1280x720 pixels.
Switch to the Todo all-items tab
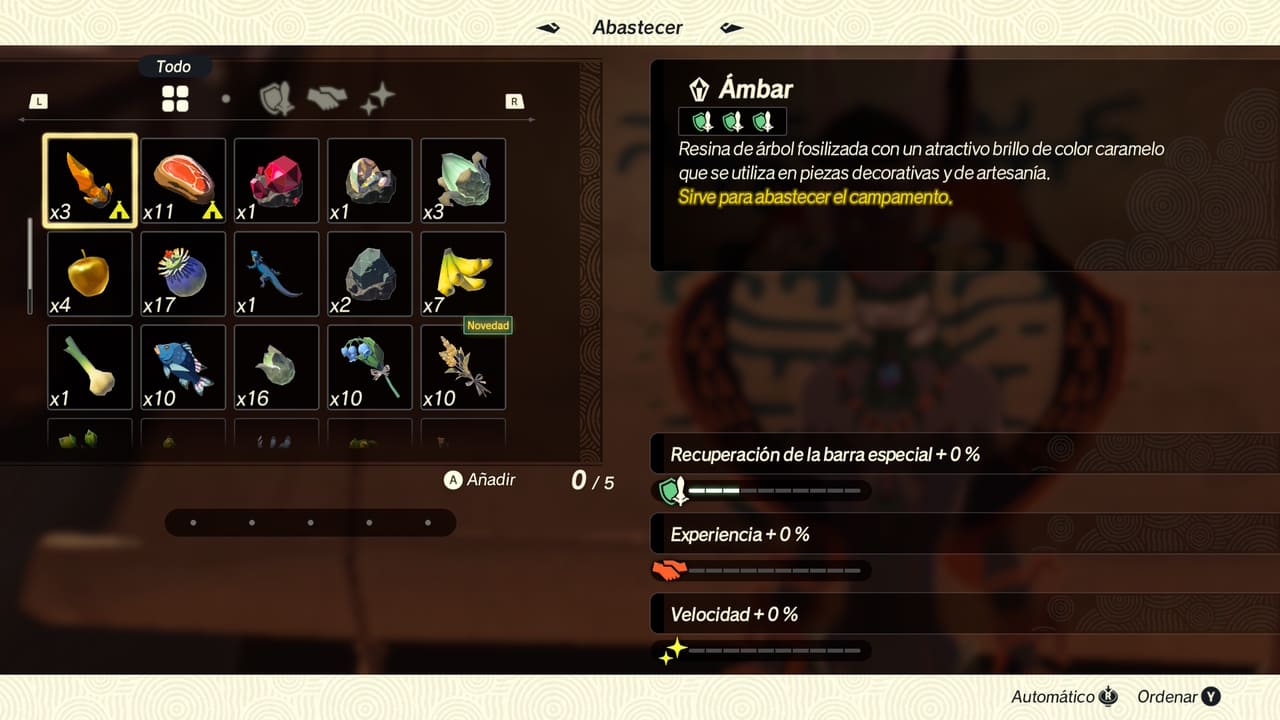[175, 98]
